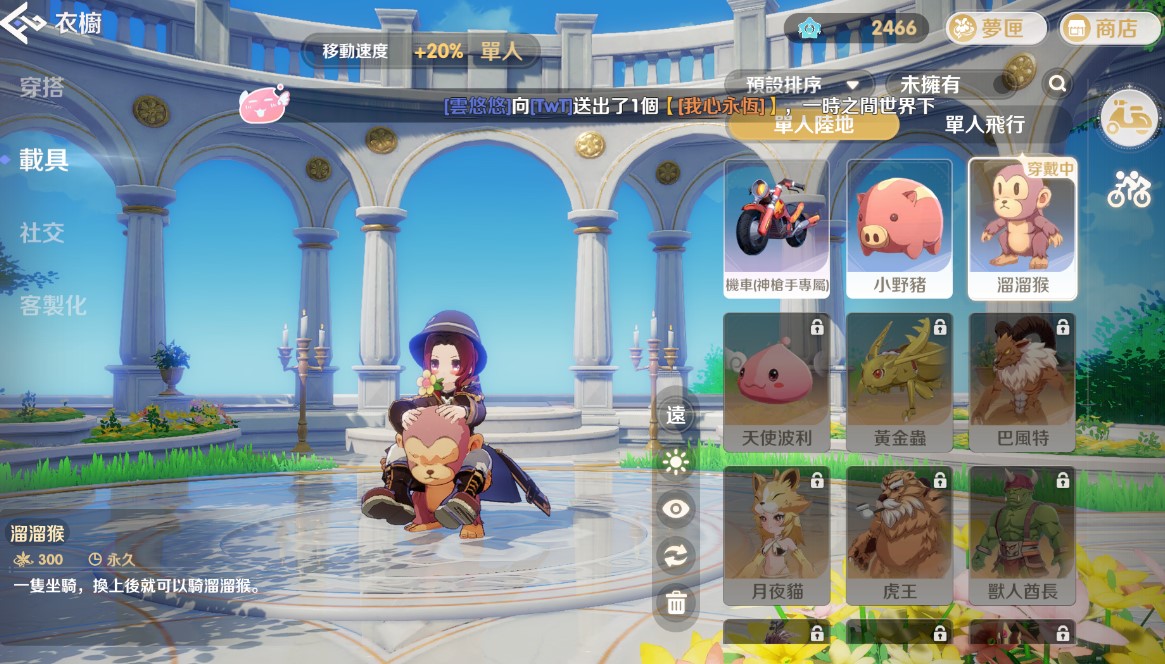The width and height of the screenshot is (1165, 664).
Task: Choose the 小野豬 mount
Action: click(899, 228)
